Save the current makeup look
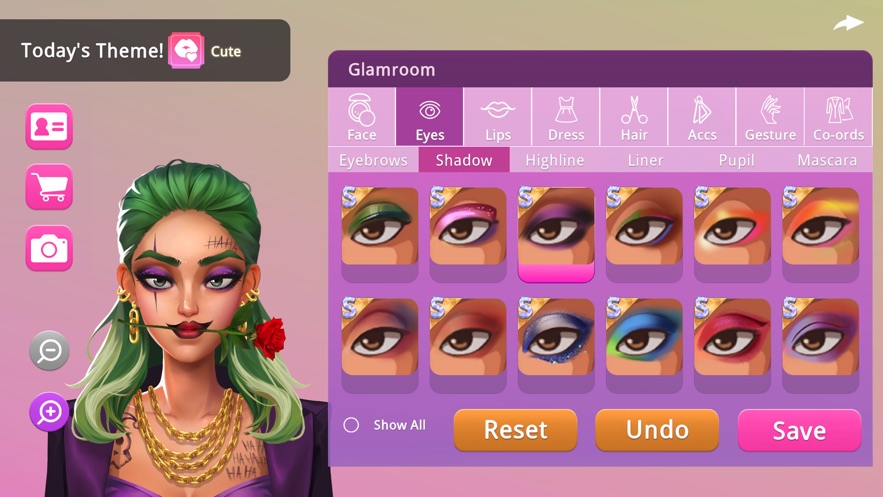The width and height of the screenshot is (883, 497). pyautogui.click(x=799, y=430)
